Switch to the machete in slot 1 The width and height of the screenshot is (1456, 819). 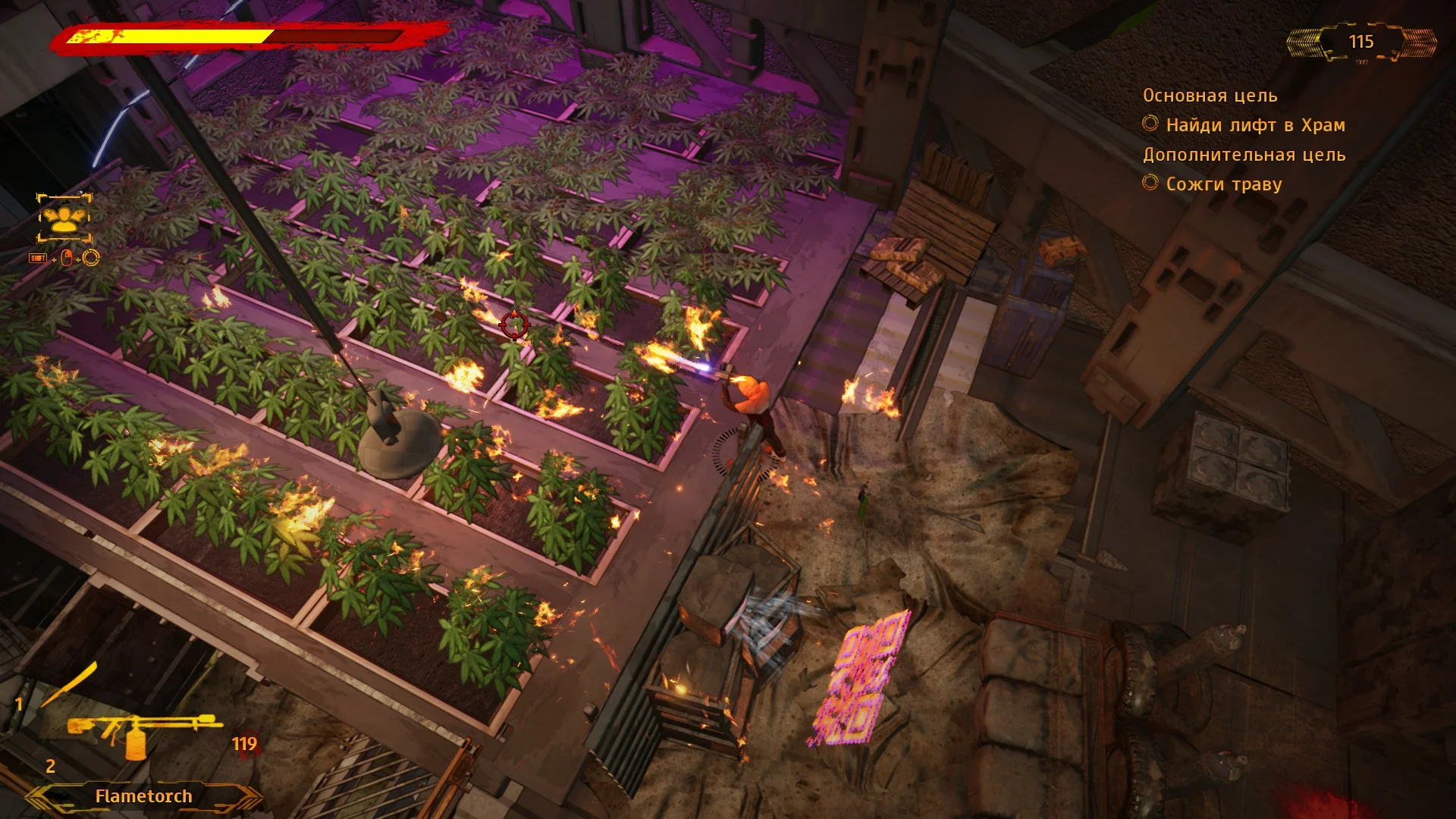69,685
